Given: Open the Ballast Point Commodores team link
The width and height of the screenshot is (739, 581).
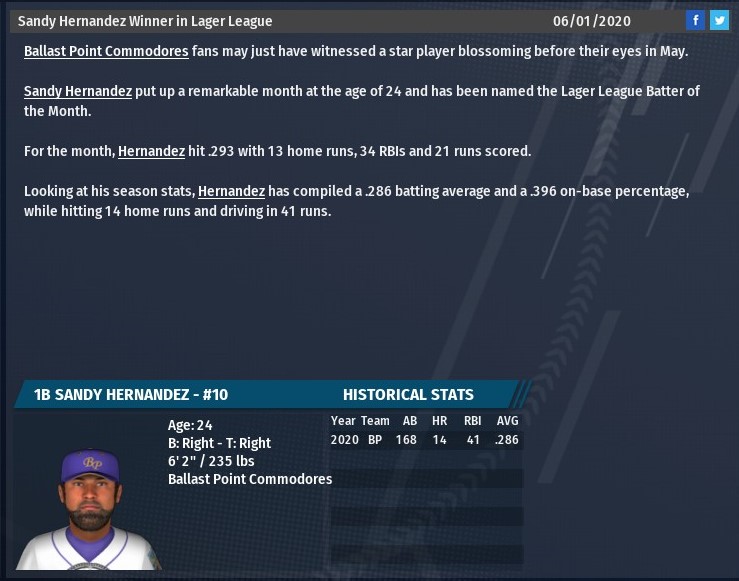Looking at the screenshot, I should coord(106,51).
